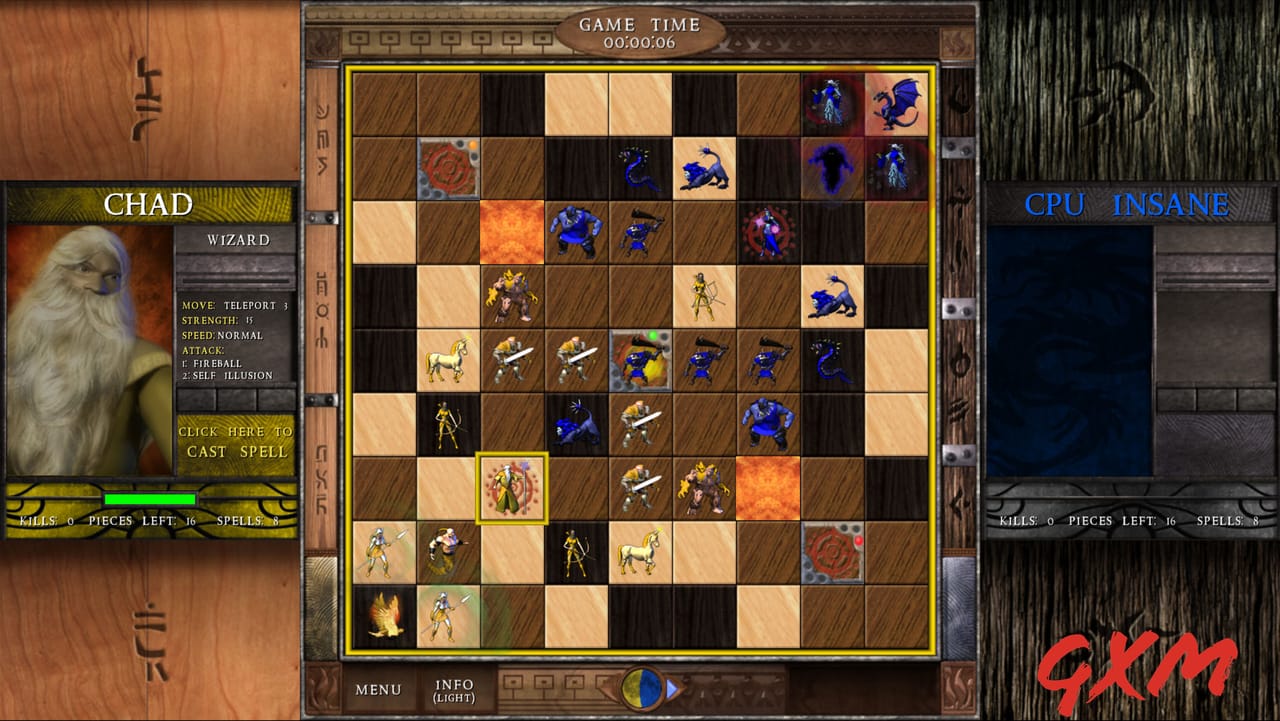
Task: Click the golden phoenix in the bottom-left corner
Action: 384,615
